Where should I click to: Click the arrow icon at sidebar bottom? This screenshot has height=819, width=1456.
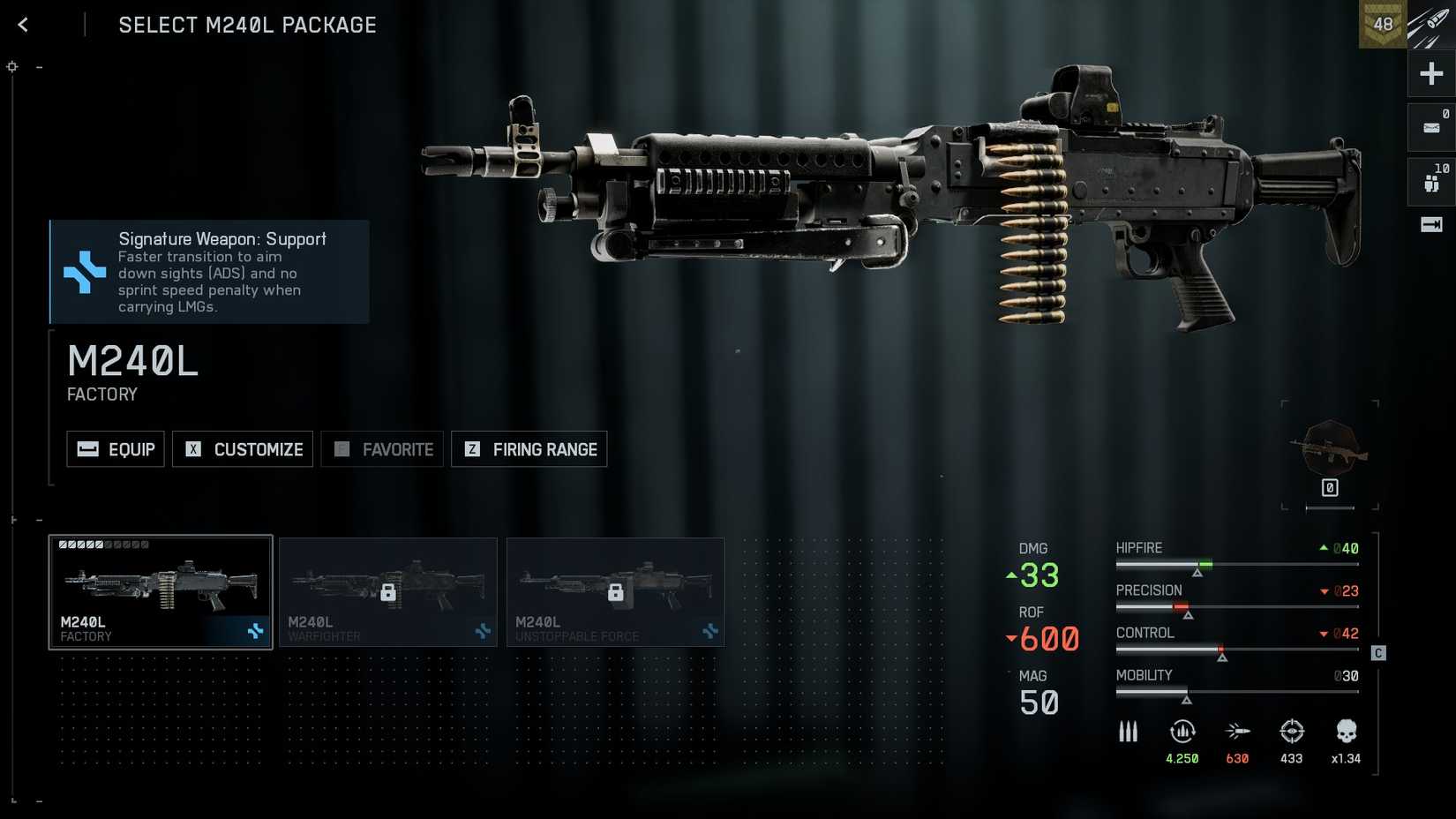click(x=1430, y=225)
